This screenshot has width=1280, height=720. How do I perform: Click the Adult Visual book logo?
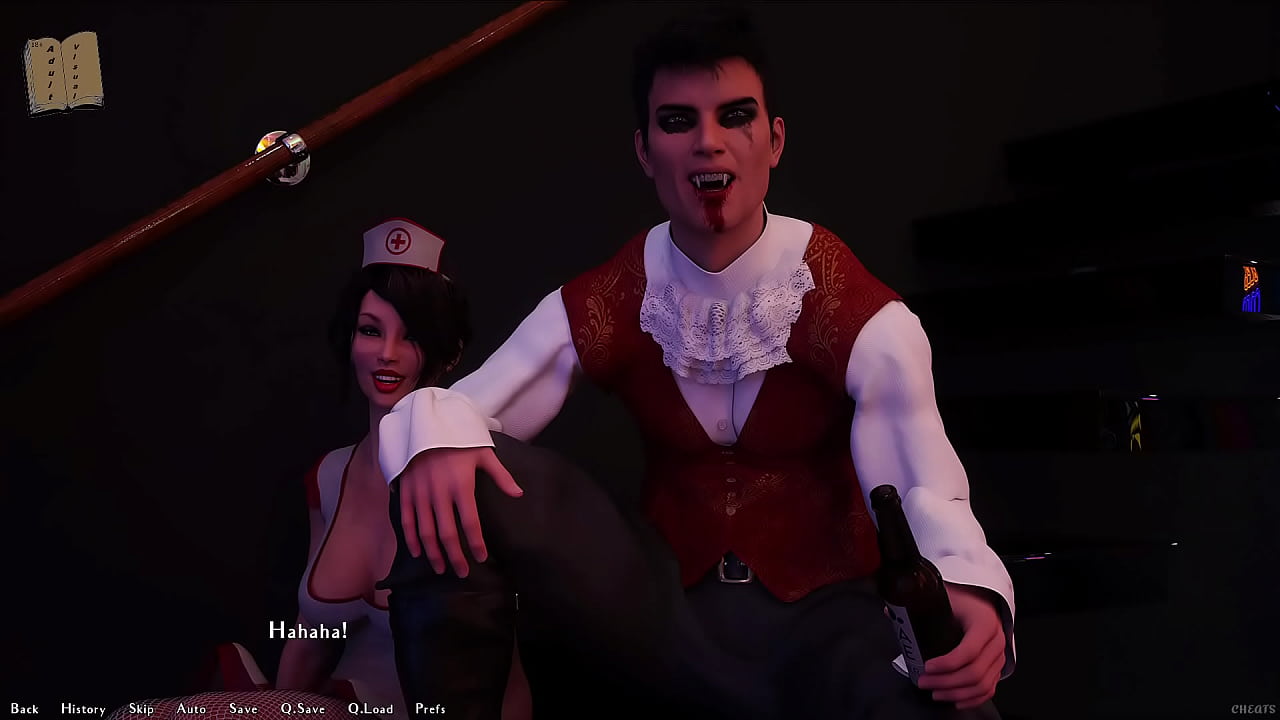[63, 73]
